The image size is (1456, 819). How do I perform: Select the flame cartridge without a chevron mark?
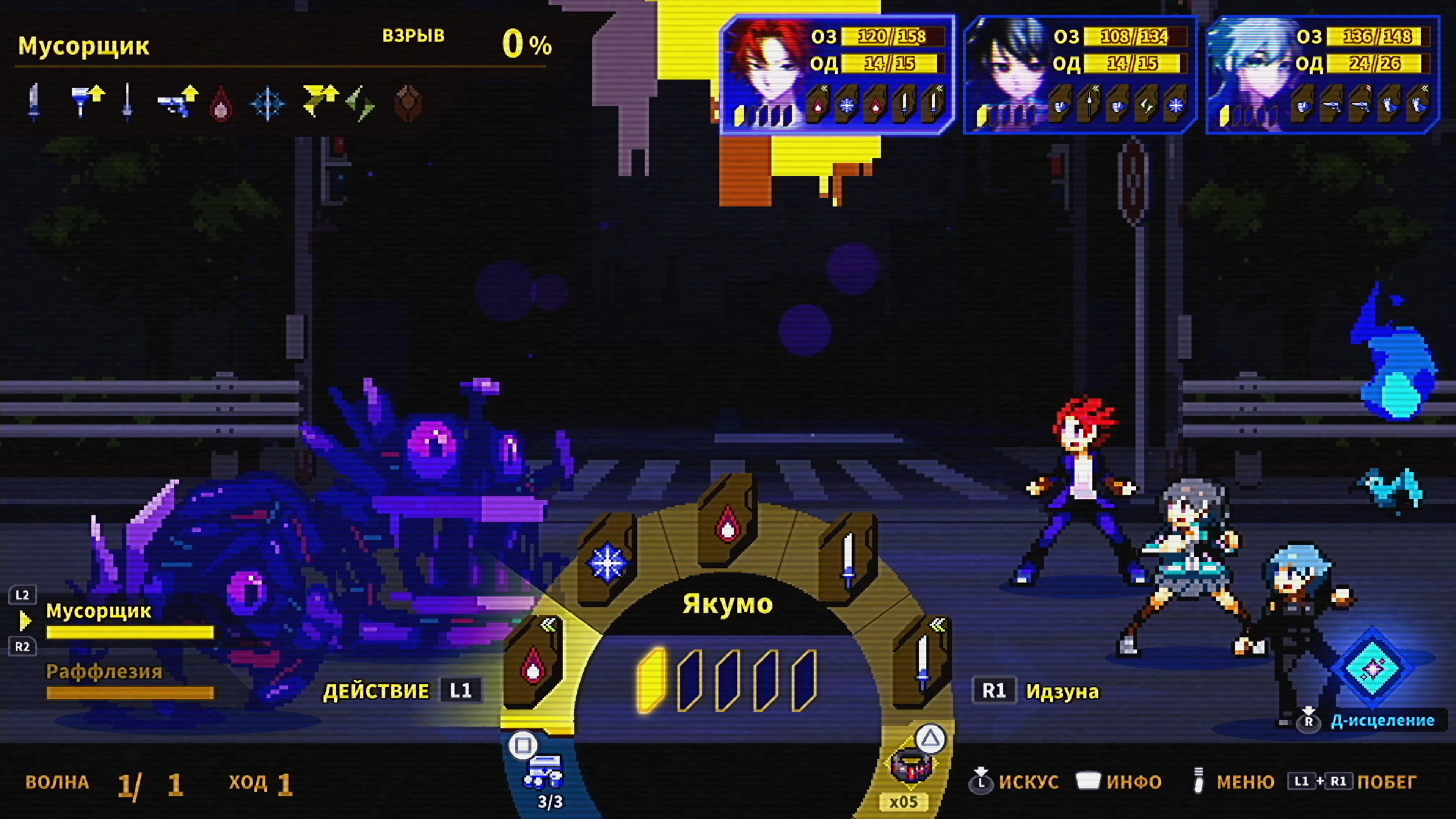coord(728,523)
